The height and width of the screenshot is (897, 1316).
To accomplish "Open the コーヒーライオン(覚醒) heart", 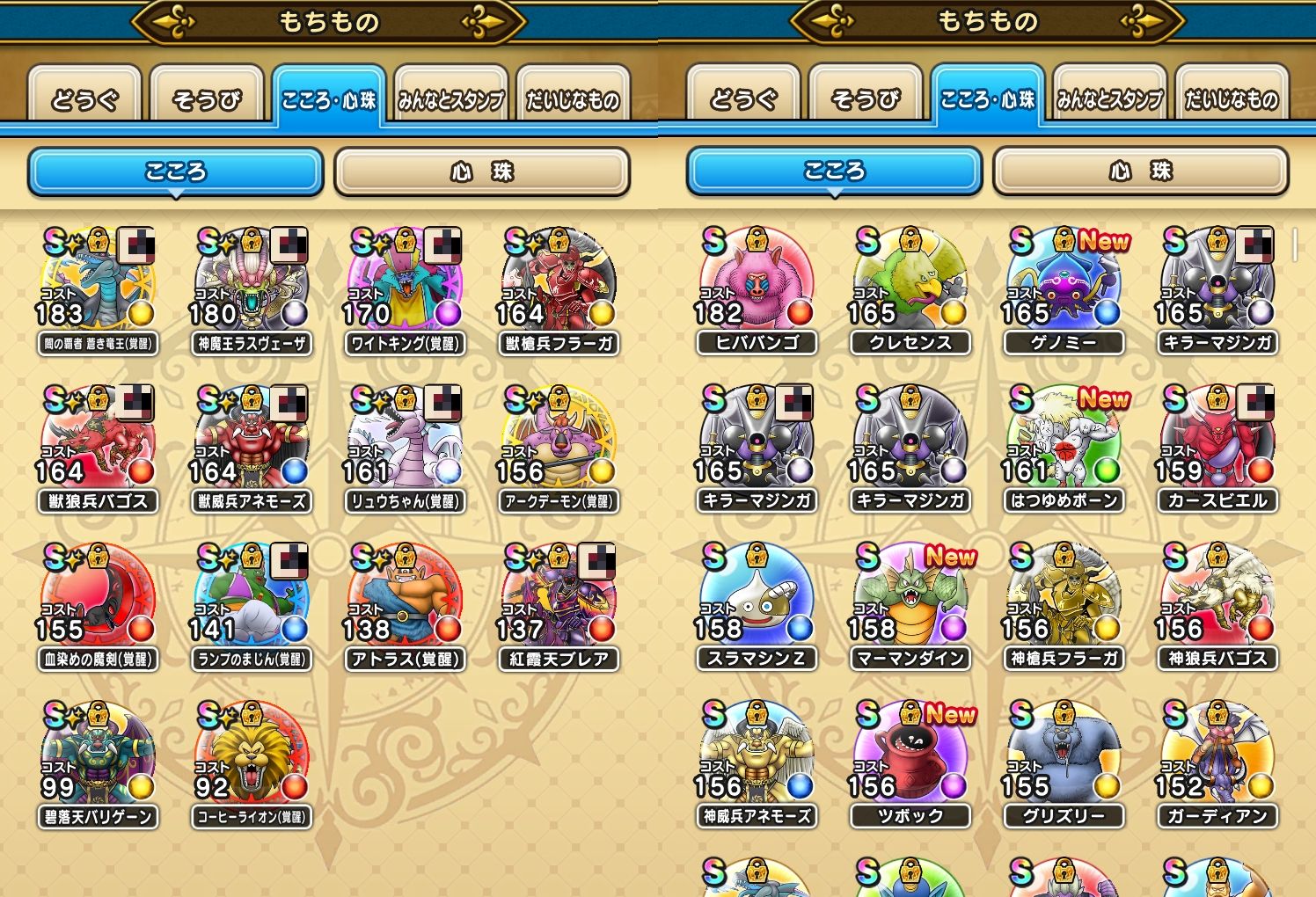I will pos(251,755).
